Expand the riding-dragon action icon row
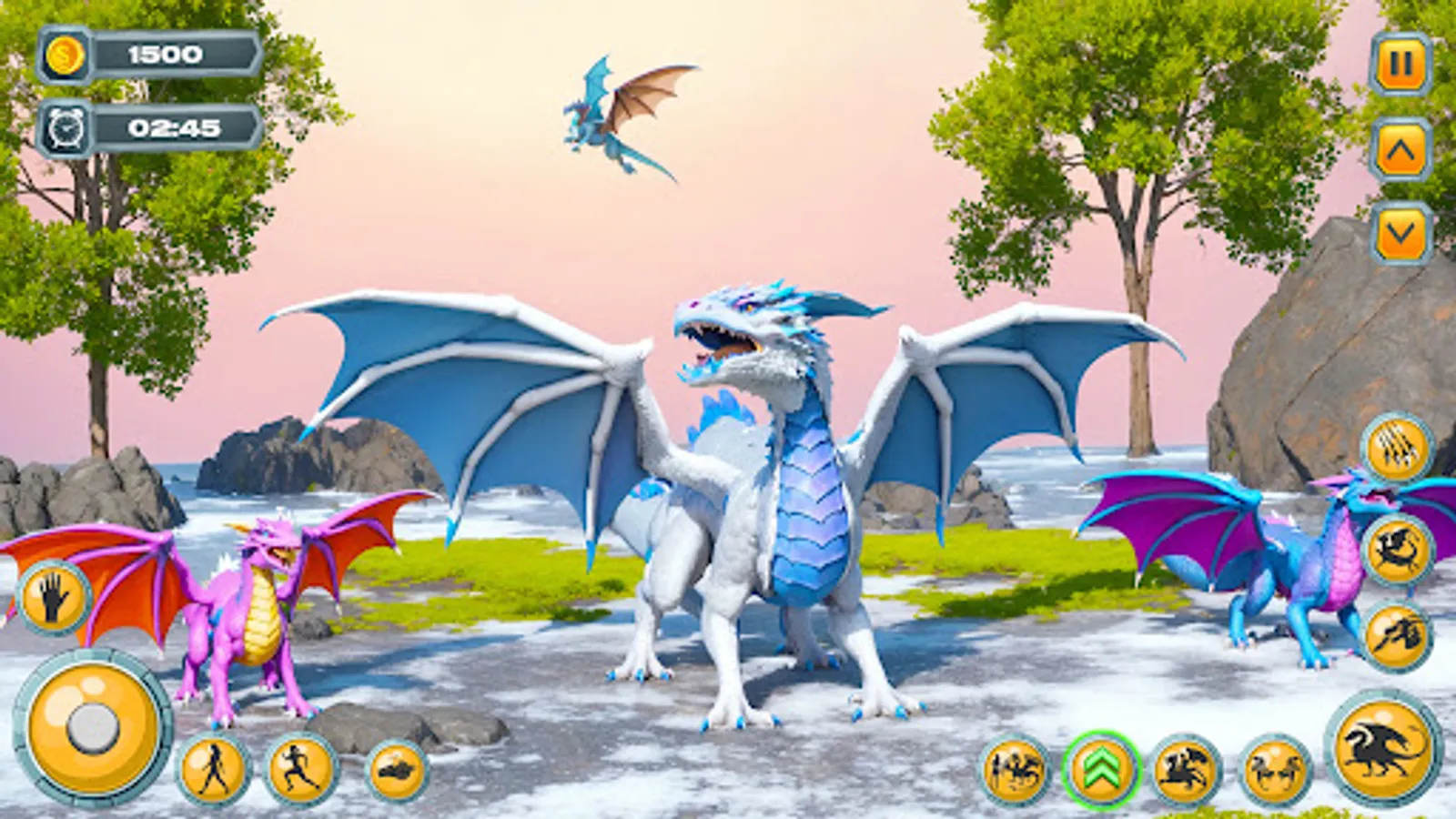Image resolution: width=1456 pixels, height=819 pixels. point(1183,769)
